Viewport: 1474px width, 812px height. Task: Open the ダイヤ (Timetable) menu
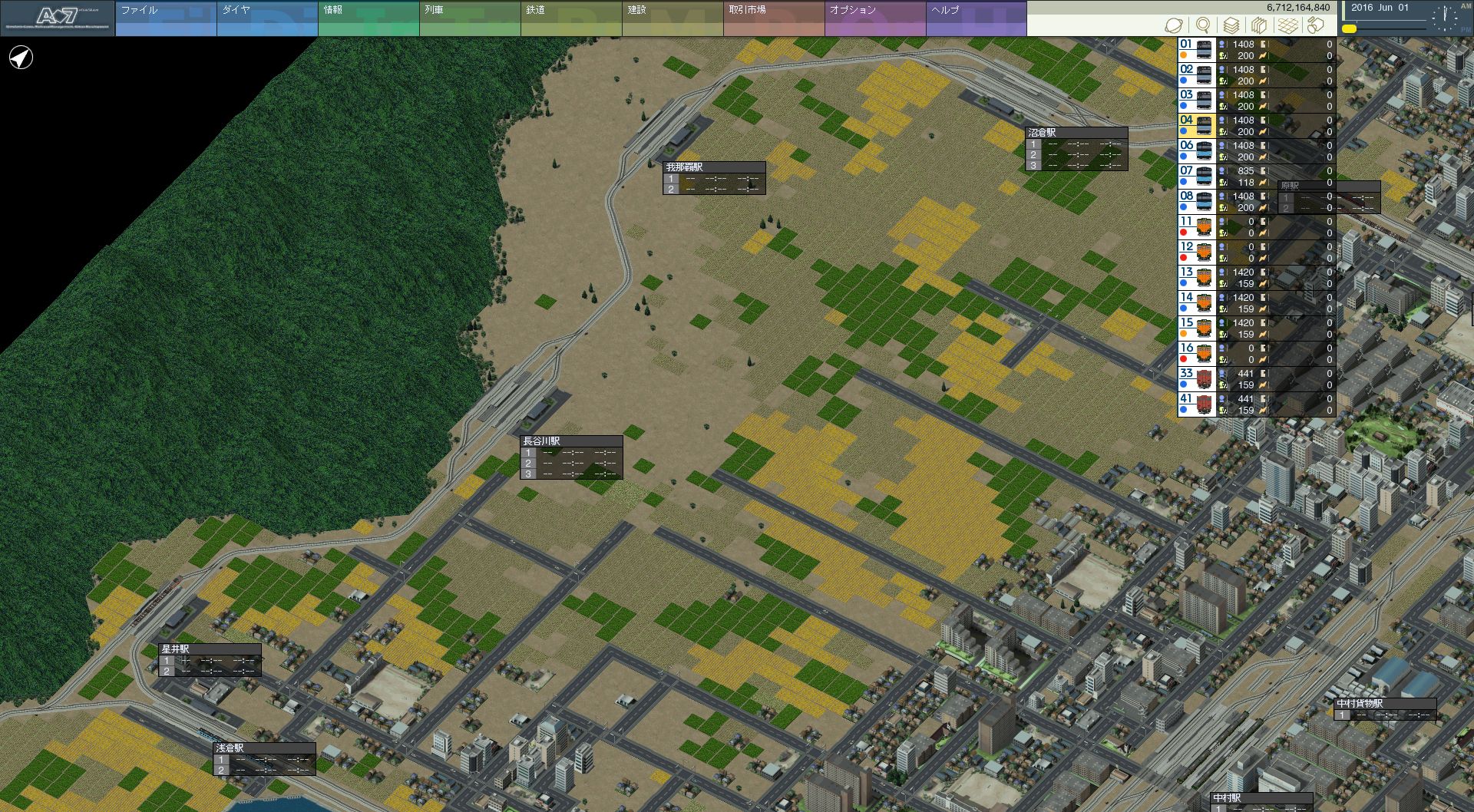266,18
